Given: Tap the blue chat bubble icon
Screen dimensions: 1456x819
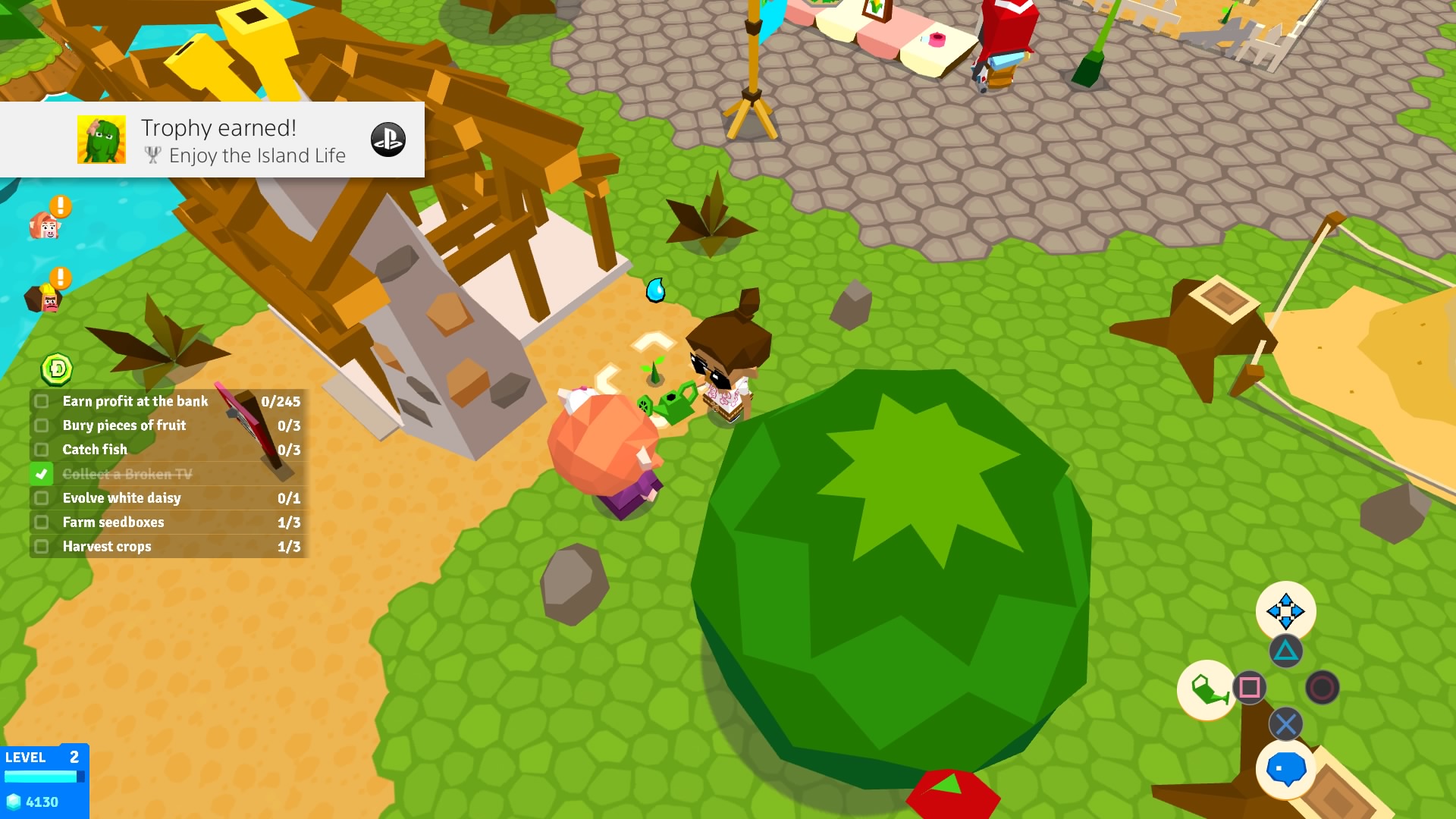Looking at the screenshot, I should (x=1285, y=769).
